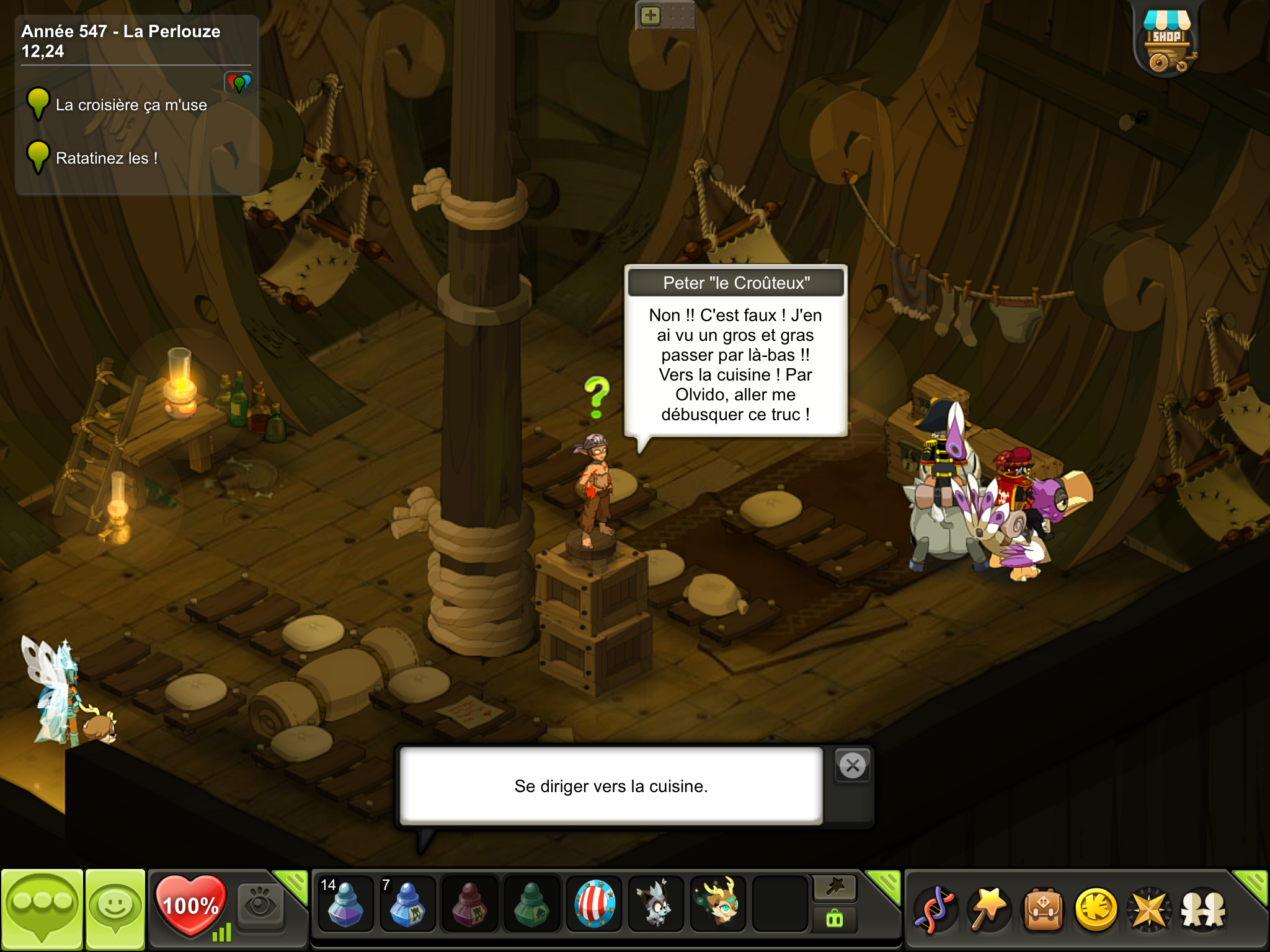Select the green house potion slot
This screenshot has height=952, width=1270.
[531, 905]
